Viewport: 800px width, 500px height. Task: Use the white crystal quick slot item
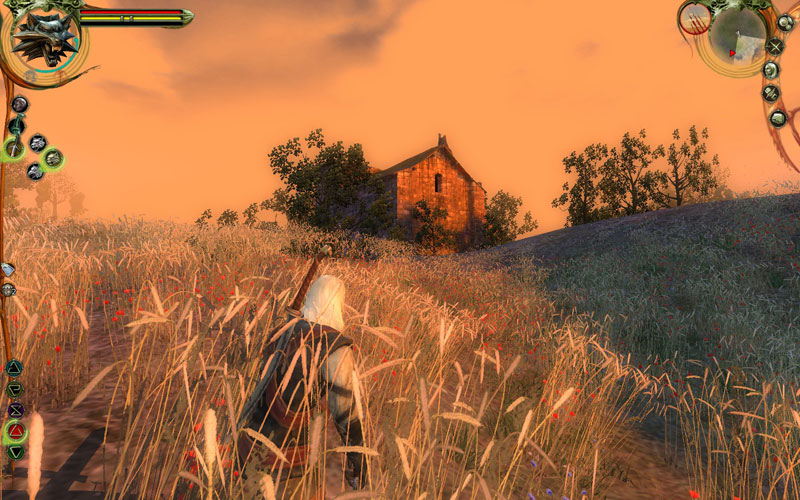[8, 270]
